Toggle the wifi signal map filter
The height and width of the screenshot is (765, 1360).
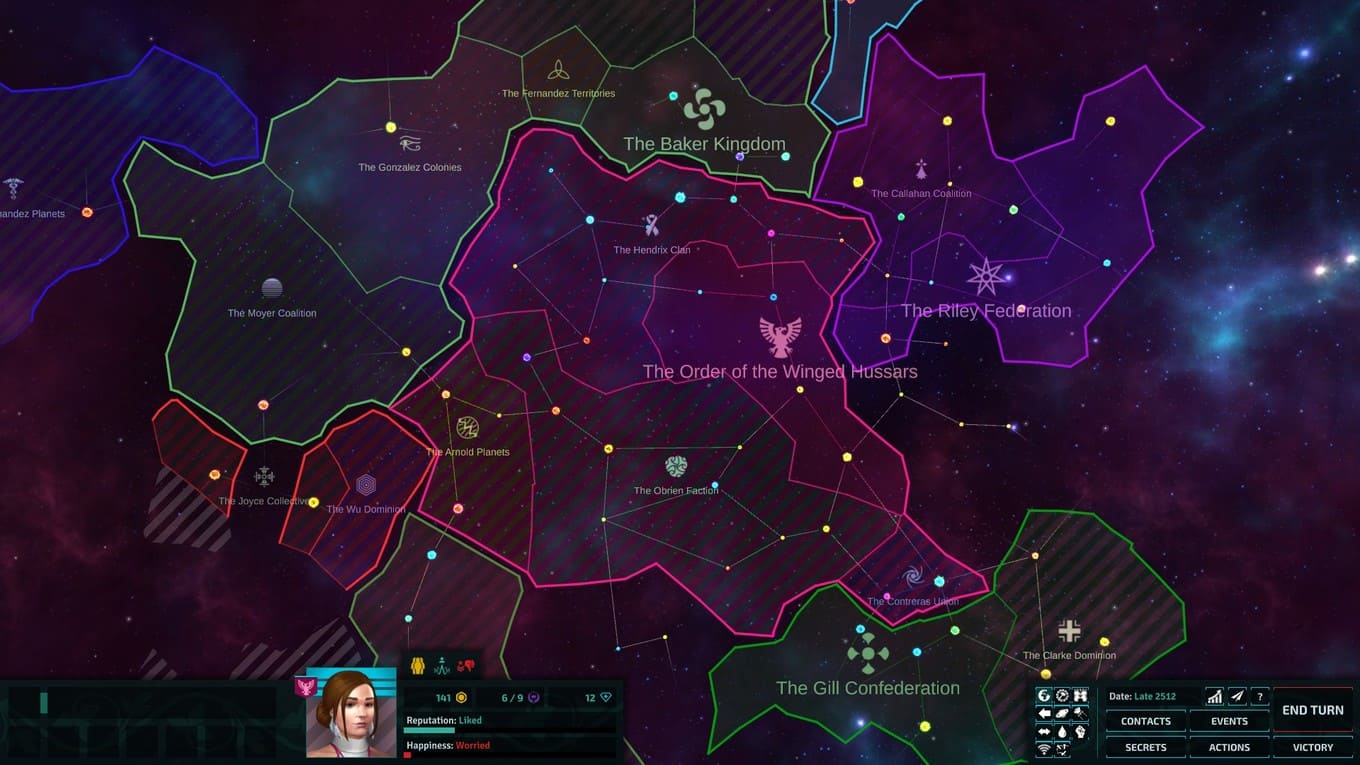click(1044, 749)
